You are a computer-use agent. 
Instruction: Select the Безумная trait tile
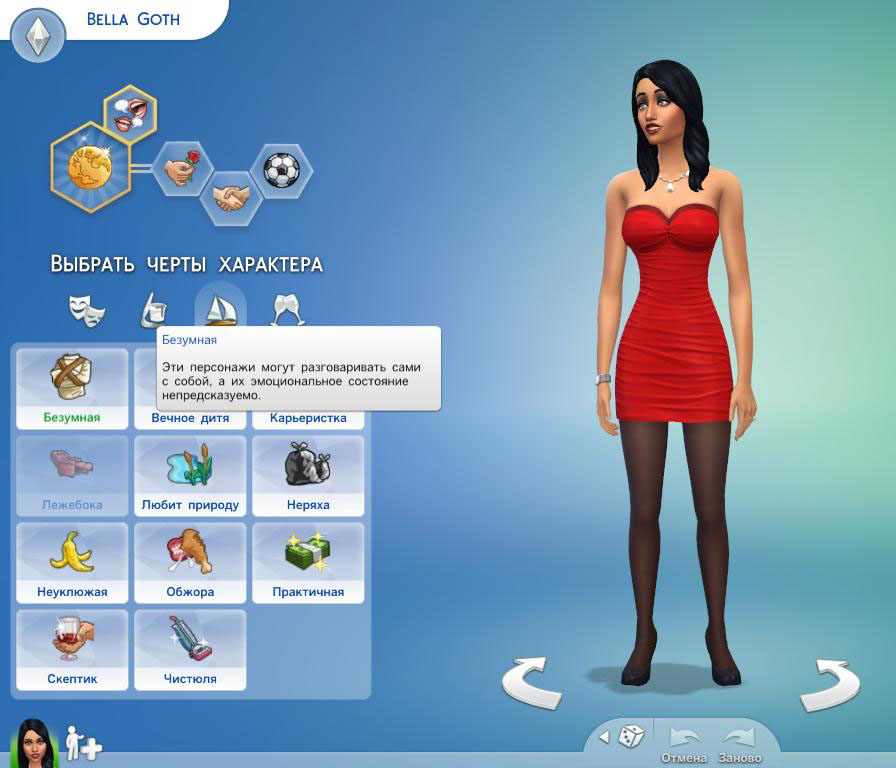click(72, 388)
